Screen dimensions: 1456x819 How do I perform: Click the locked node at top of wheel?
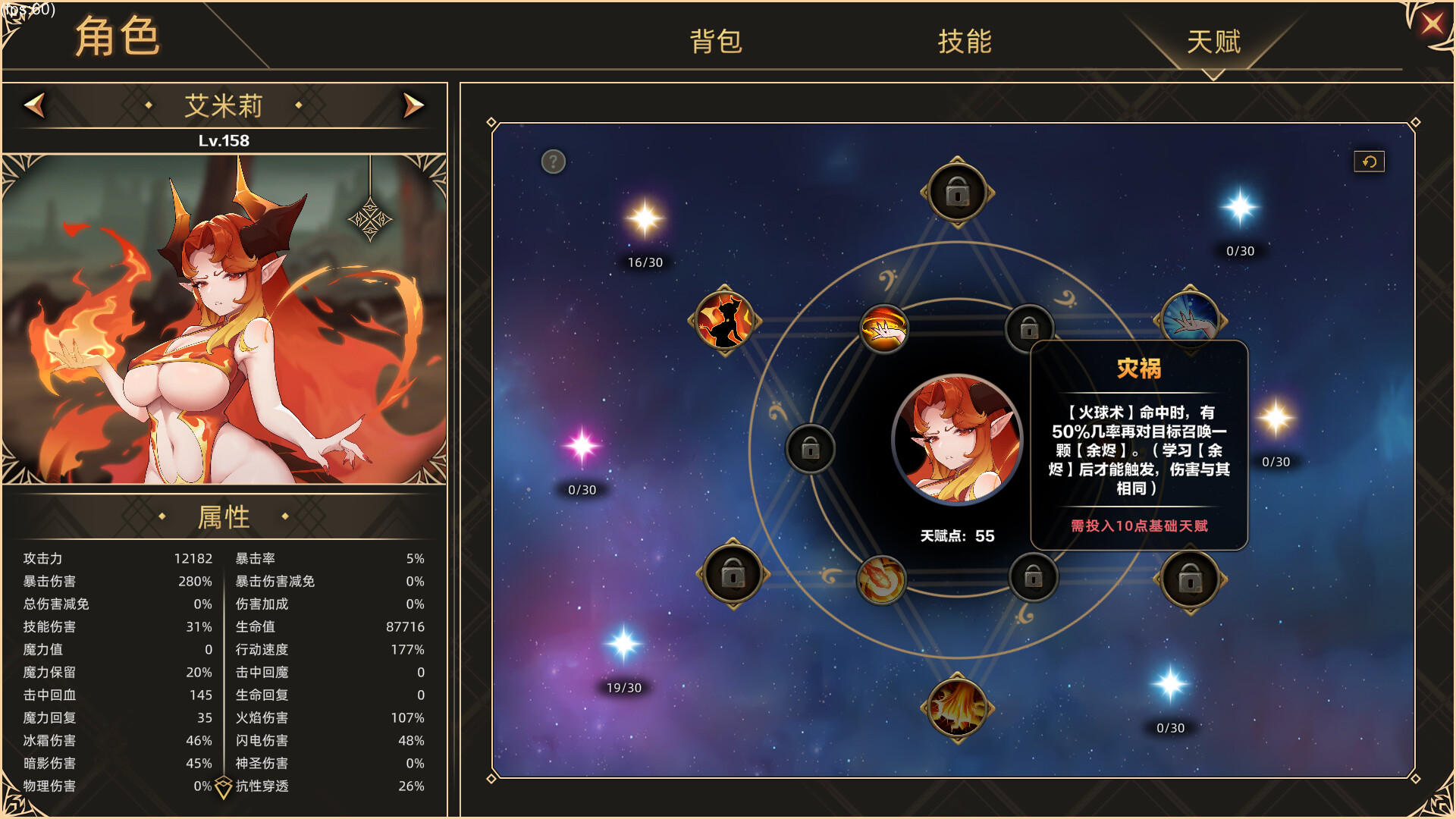click(957, 191)
